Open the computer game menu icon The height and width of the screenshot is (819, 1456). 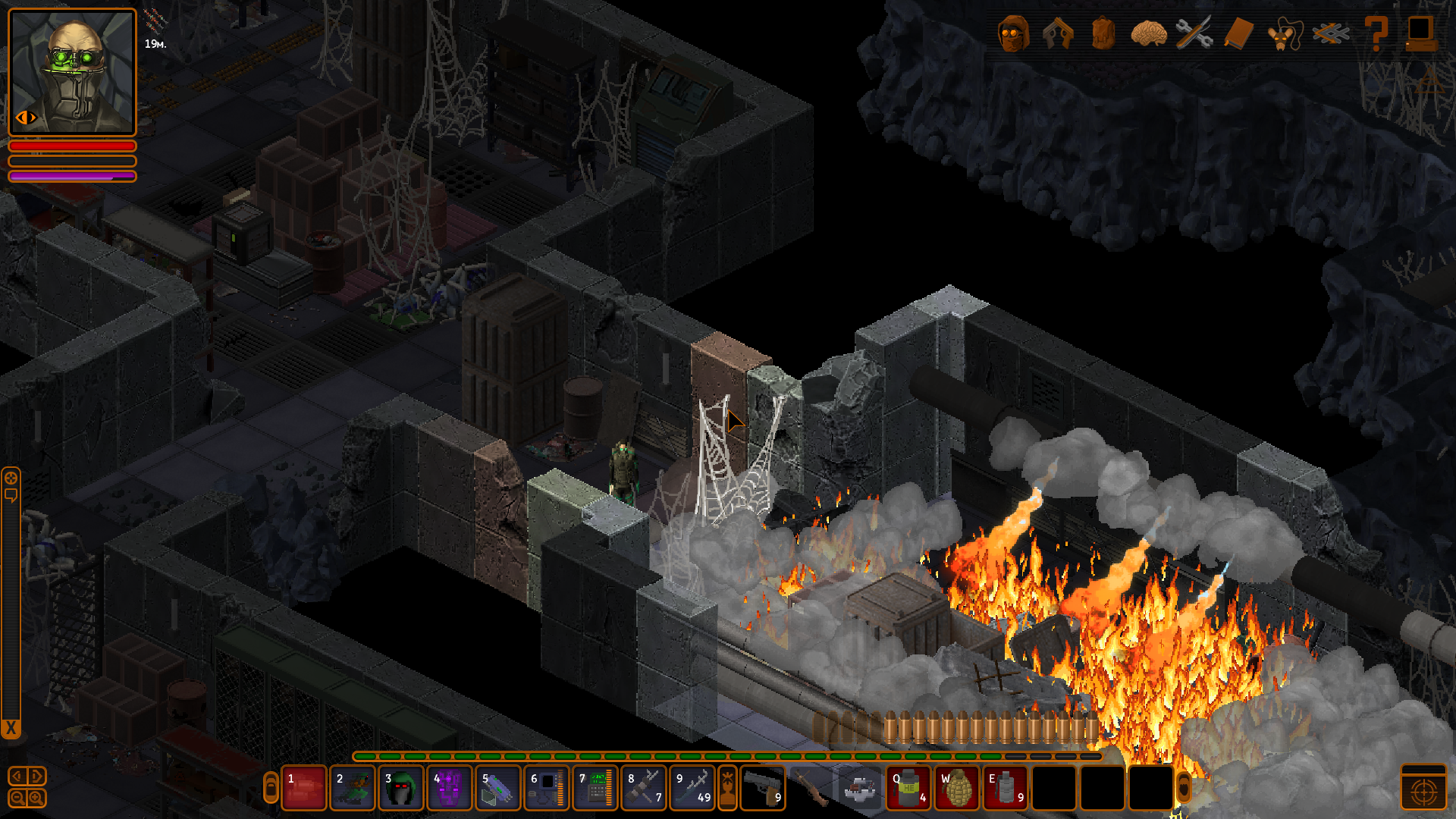[x=1420, y=34]
